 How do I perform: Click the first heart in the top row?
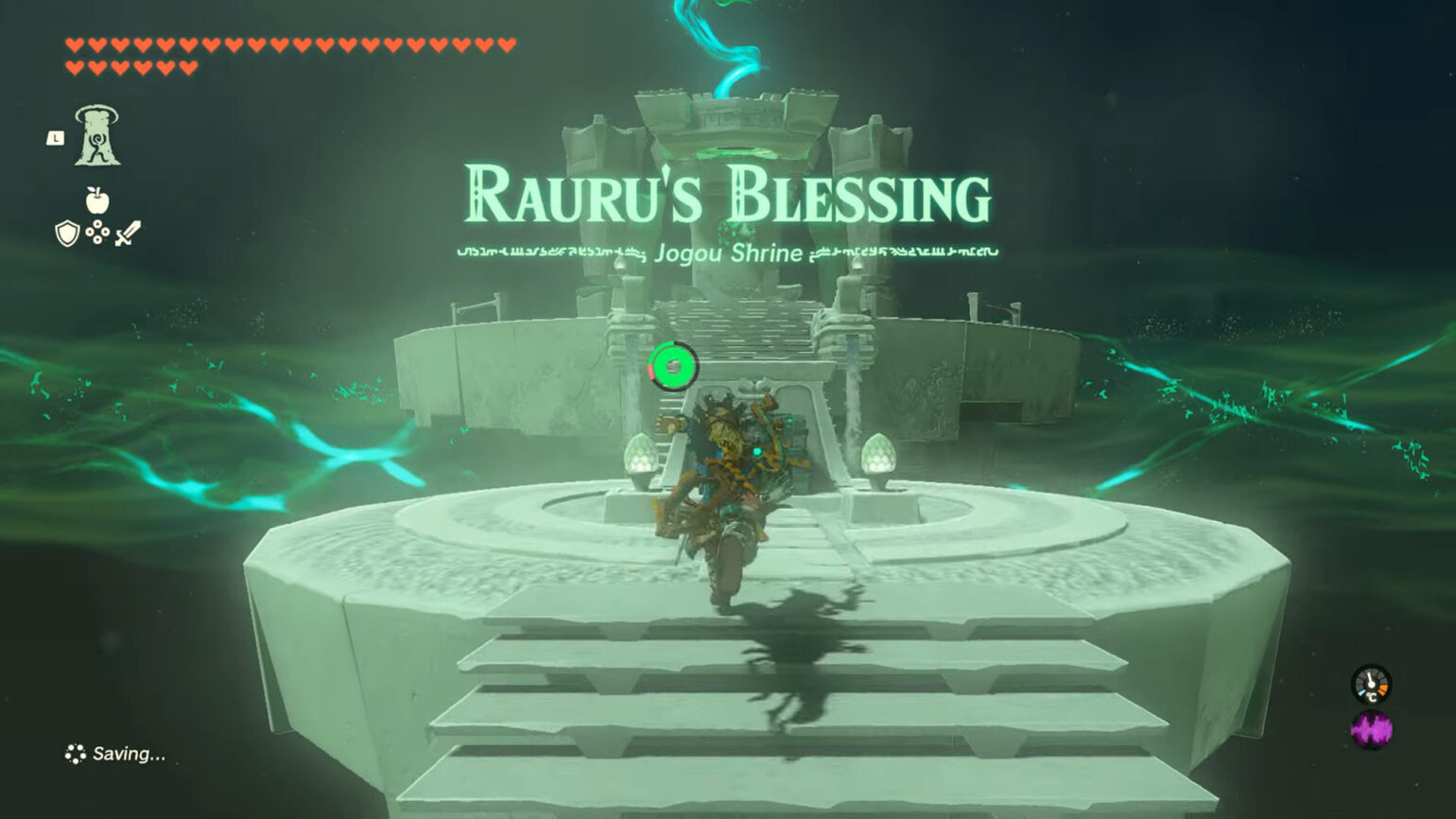[72, 44]
